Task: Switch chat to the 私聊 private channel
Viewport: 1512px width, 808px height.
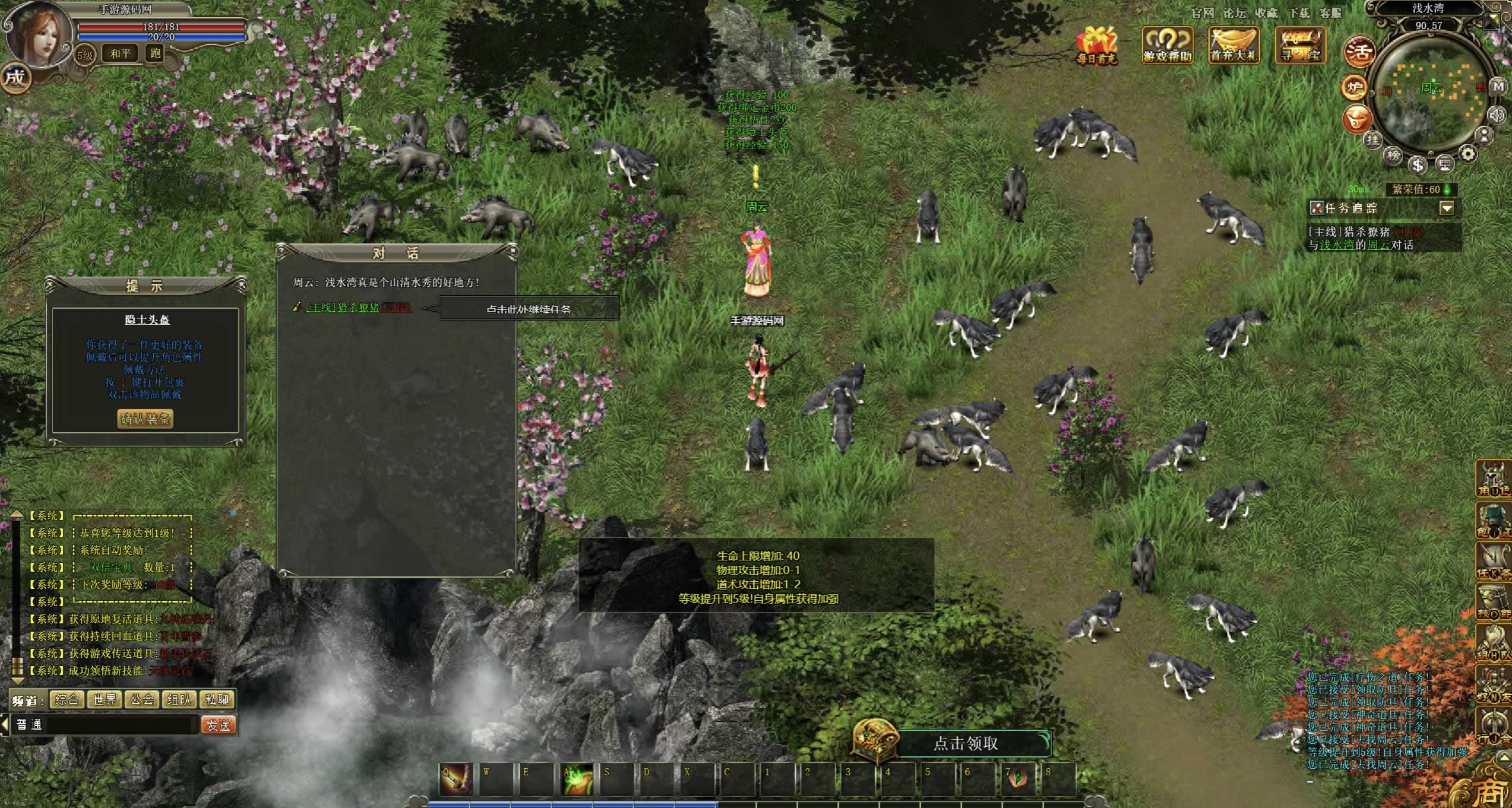Action: click(x=217, y=700)
